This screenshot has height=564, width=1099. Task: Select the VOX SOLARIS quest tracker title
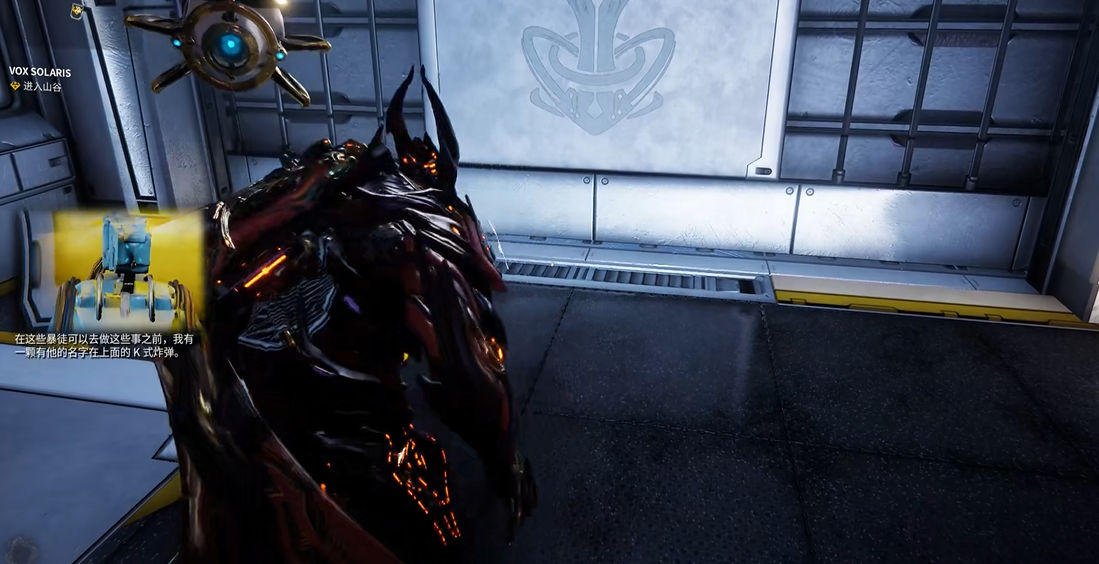coord(40,73)
